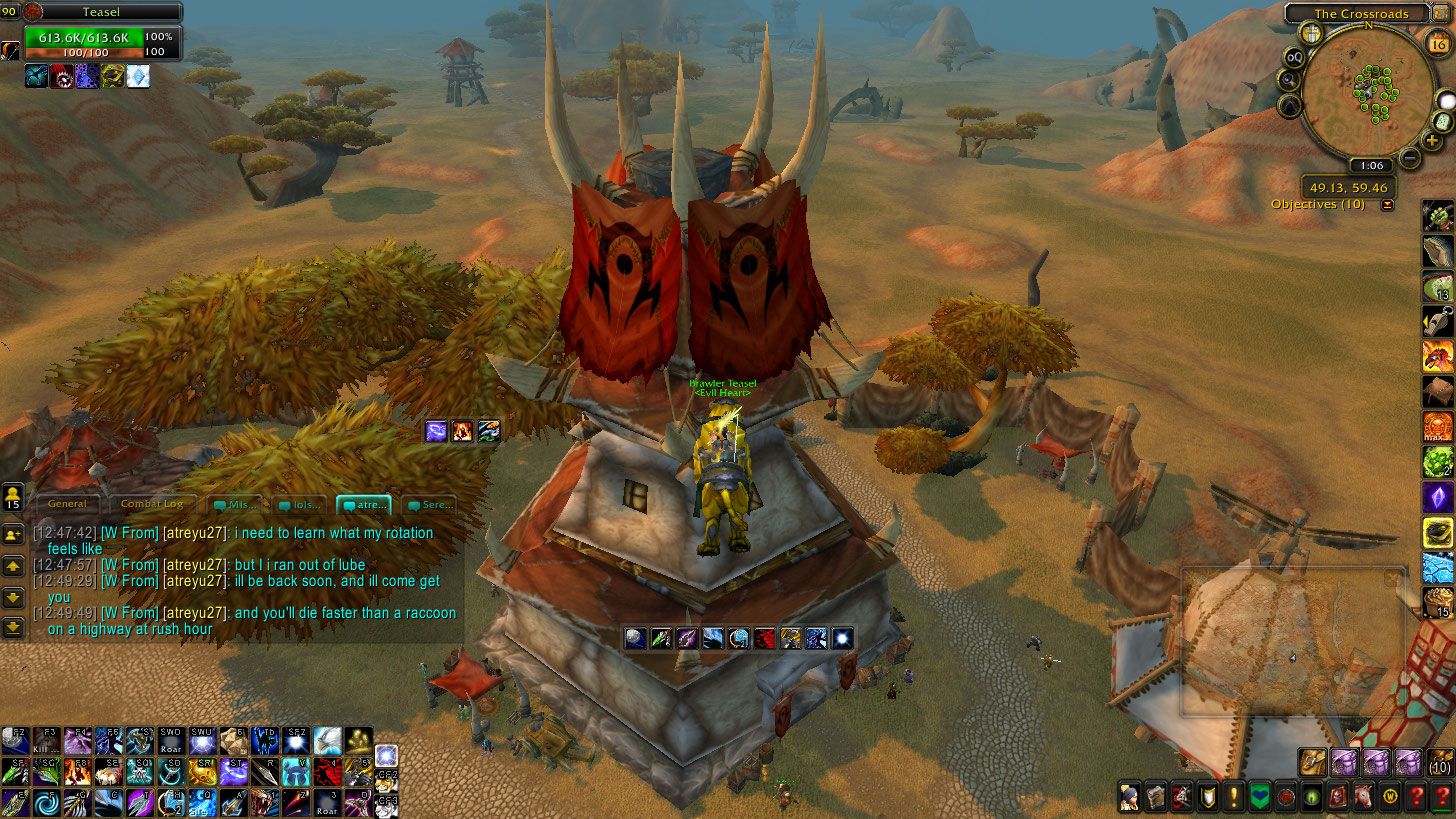The width and height of the screenshot is (1456, 819).
Task: Open the spellbook micro button
Action: 1155,797
